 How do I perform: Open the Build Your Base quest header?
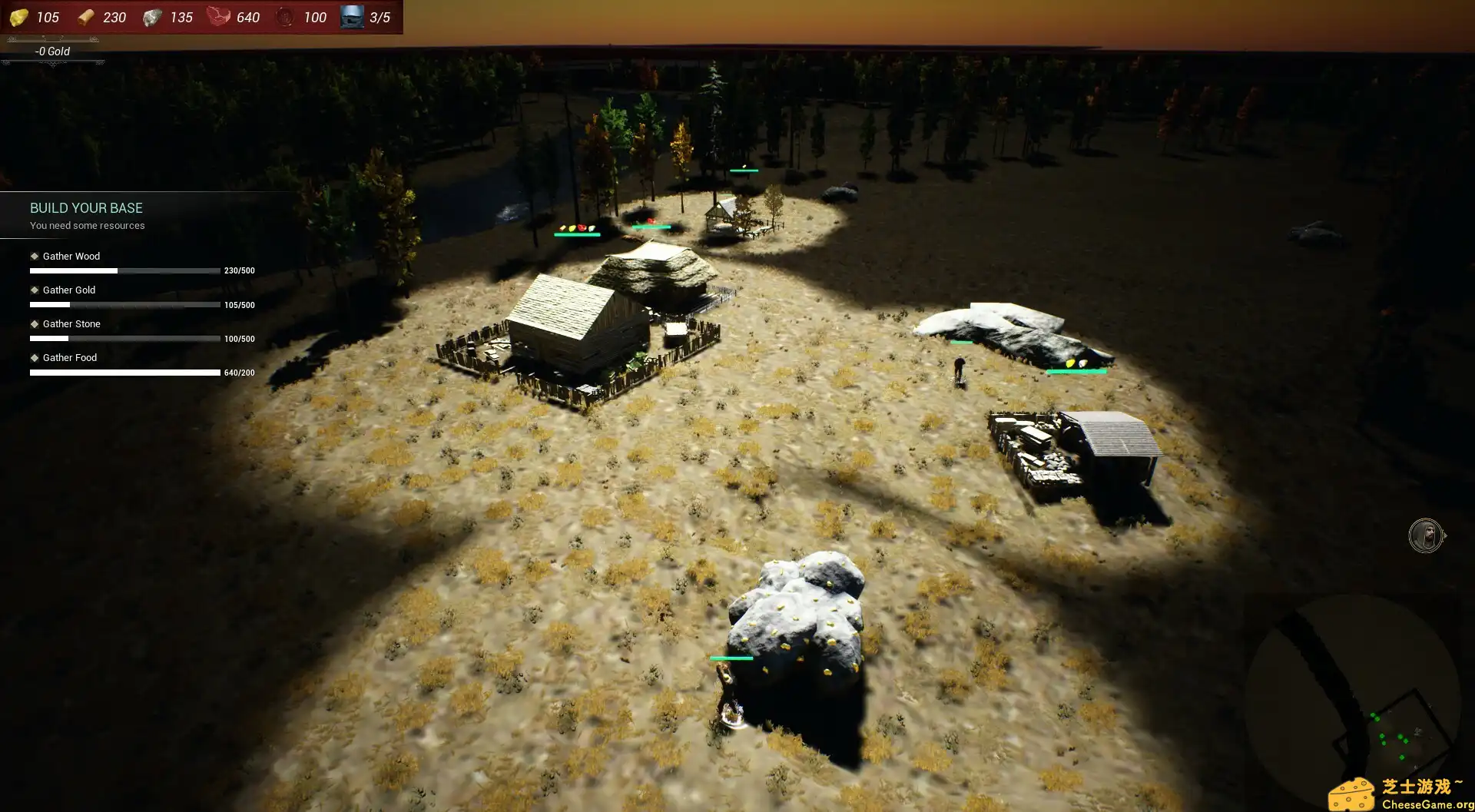(x=86, y=208)
